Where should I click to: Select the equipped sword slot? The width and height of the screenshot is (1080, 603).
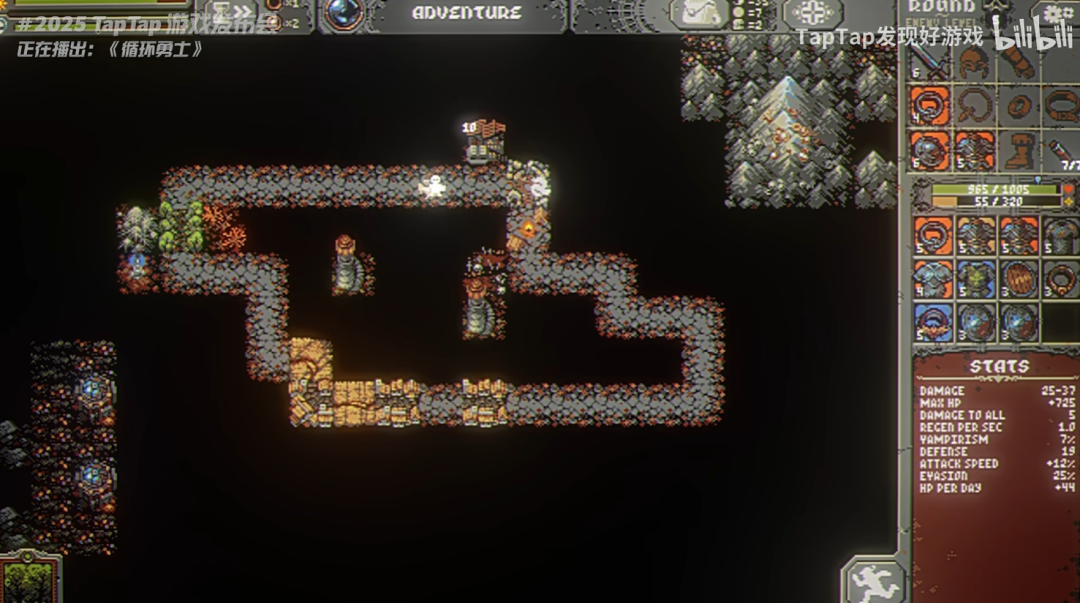click(930, 62)
